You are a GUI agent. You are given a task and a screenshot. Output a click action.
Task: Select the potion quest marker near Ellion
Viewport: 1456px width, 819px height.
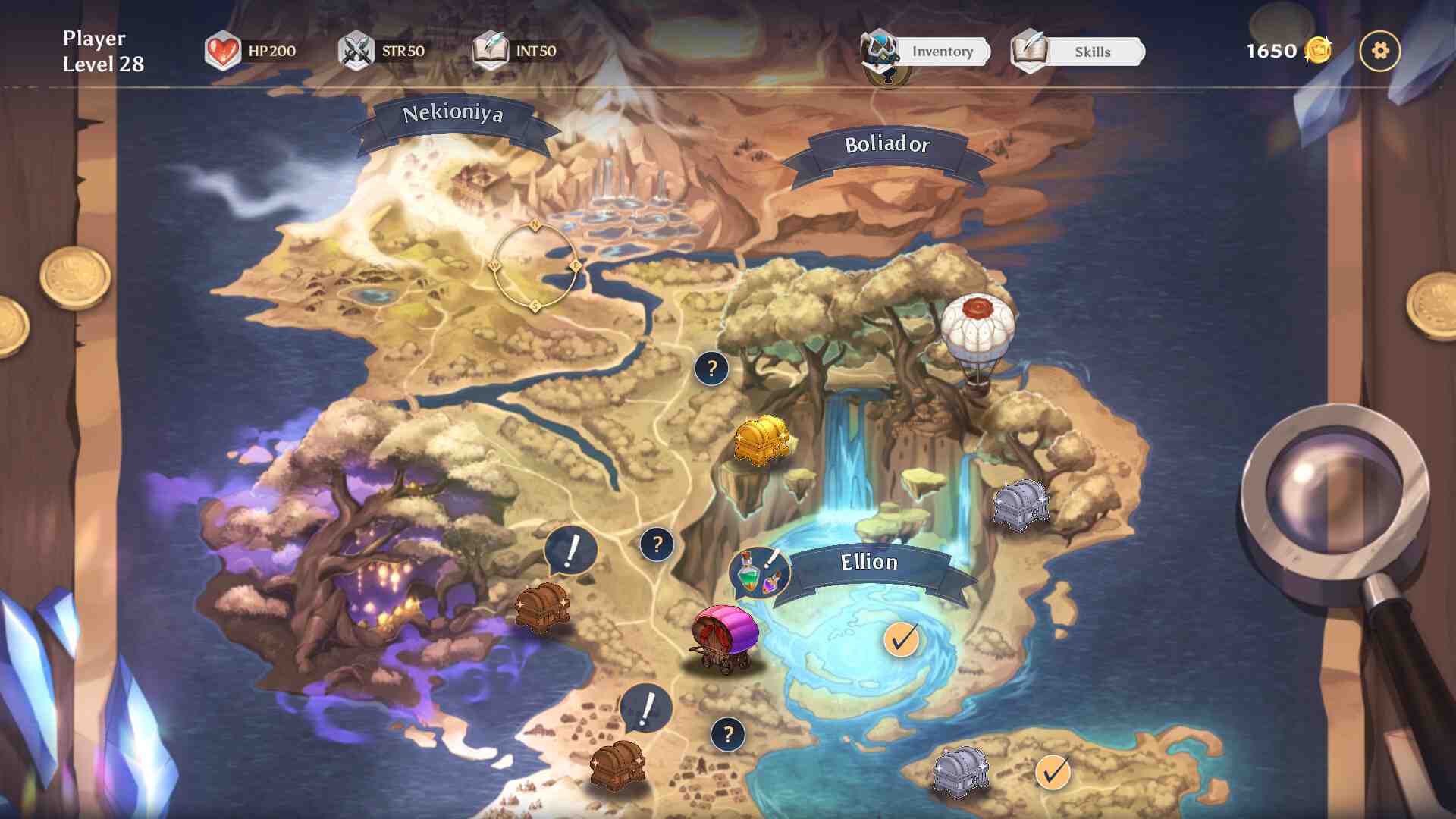(x=758, y=573)
